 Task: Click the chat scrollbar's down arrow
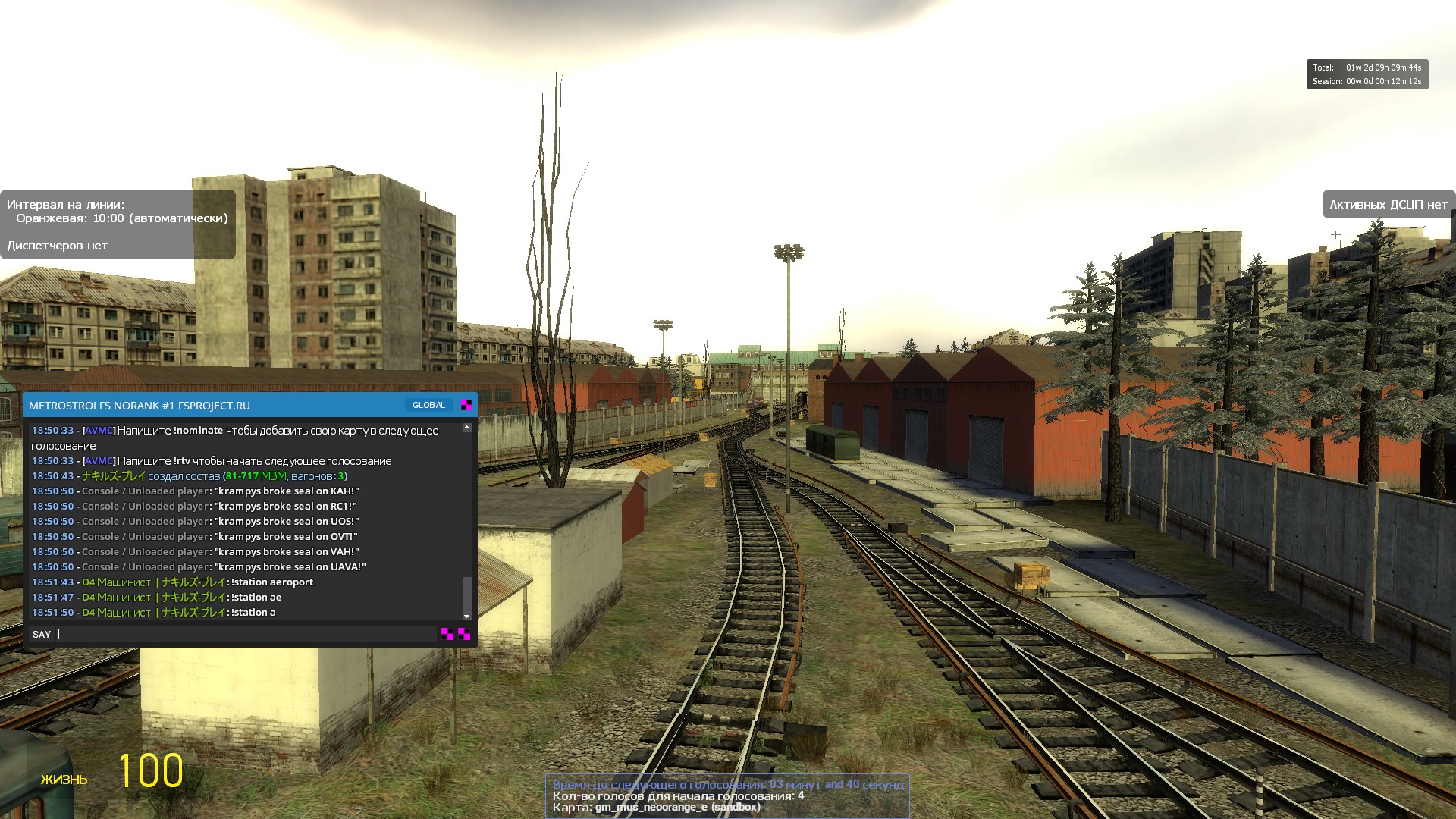(x=466, y=617)
